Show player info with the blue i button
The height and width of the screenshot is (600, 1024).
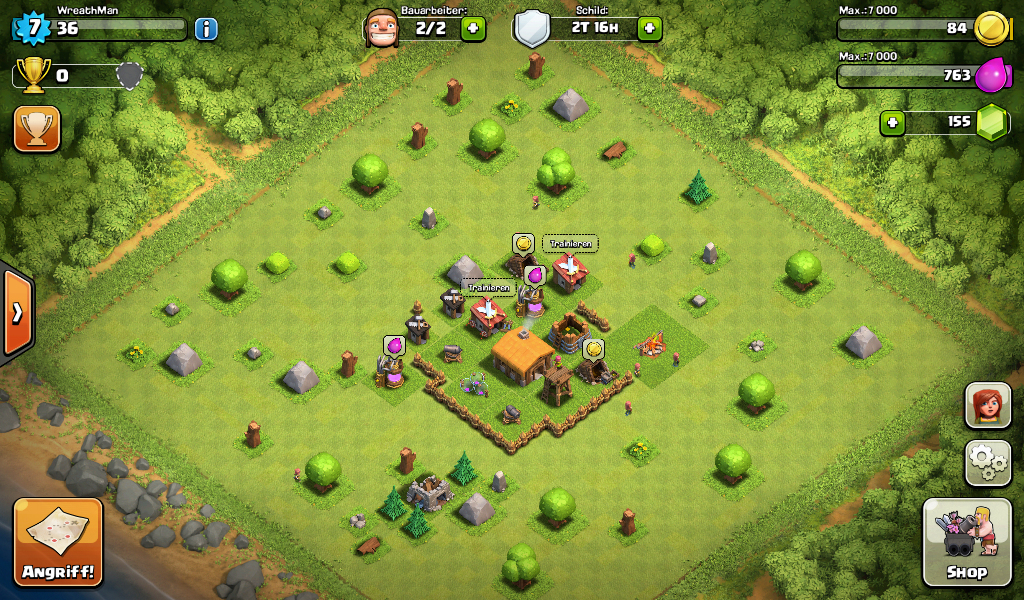[x=206, y=28]
